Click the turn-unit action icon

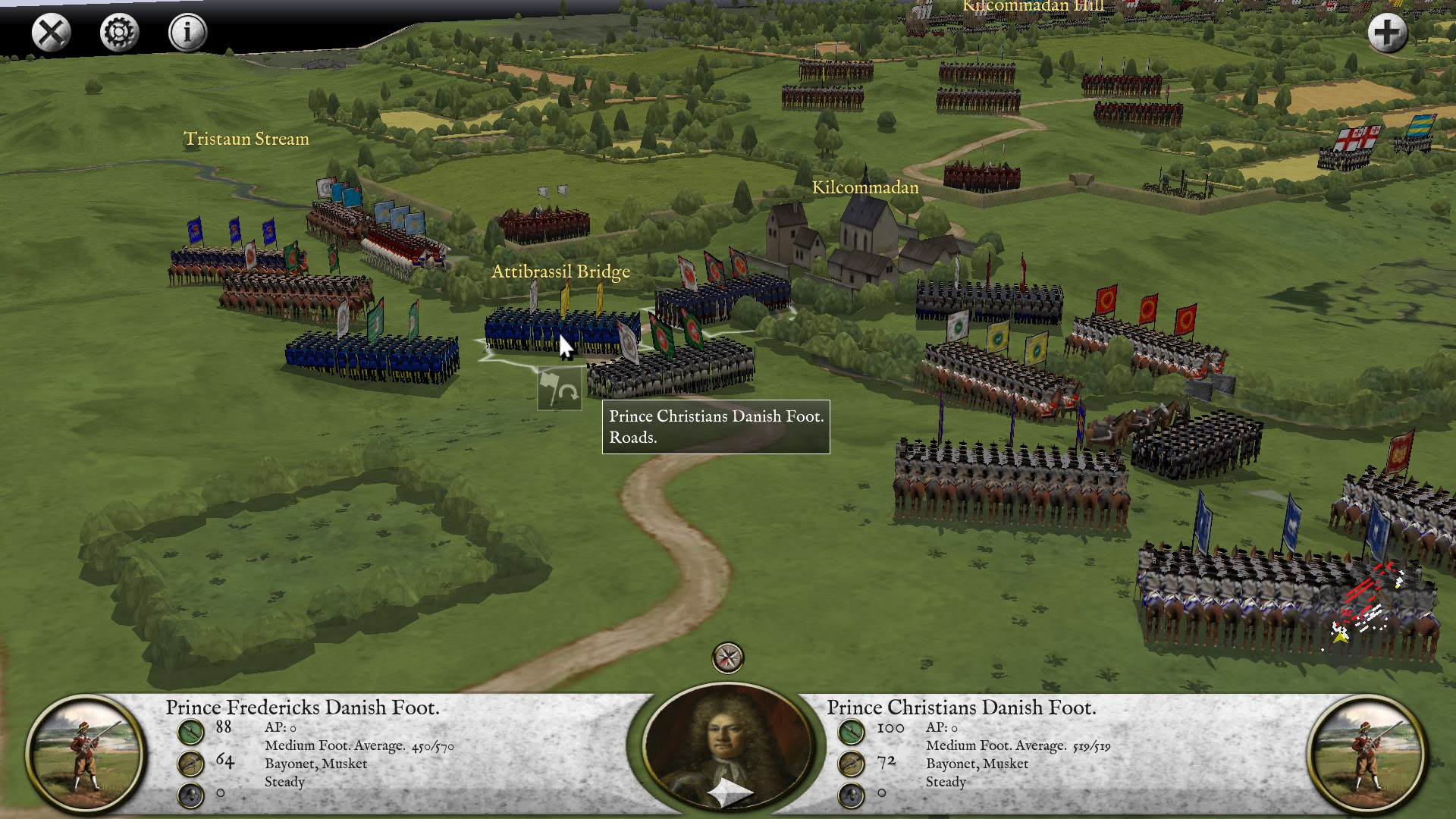pyautogui.click(x=559, y=389)
